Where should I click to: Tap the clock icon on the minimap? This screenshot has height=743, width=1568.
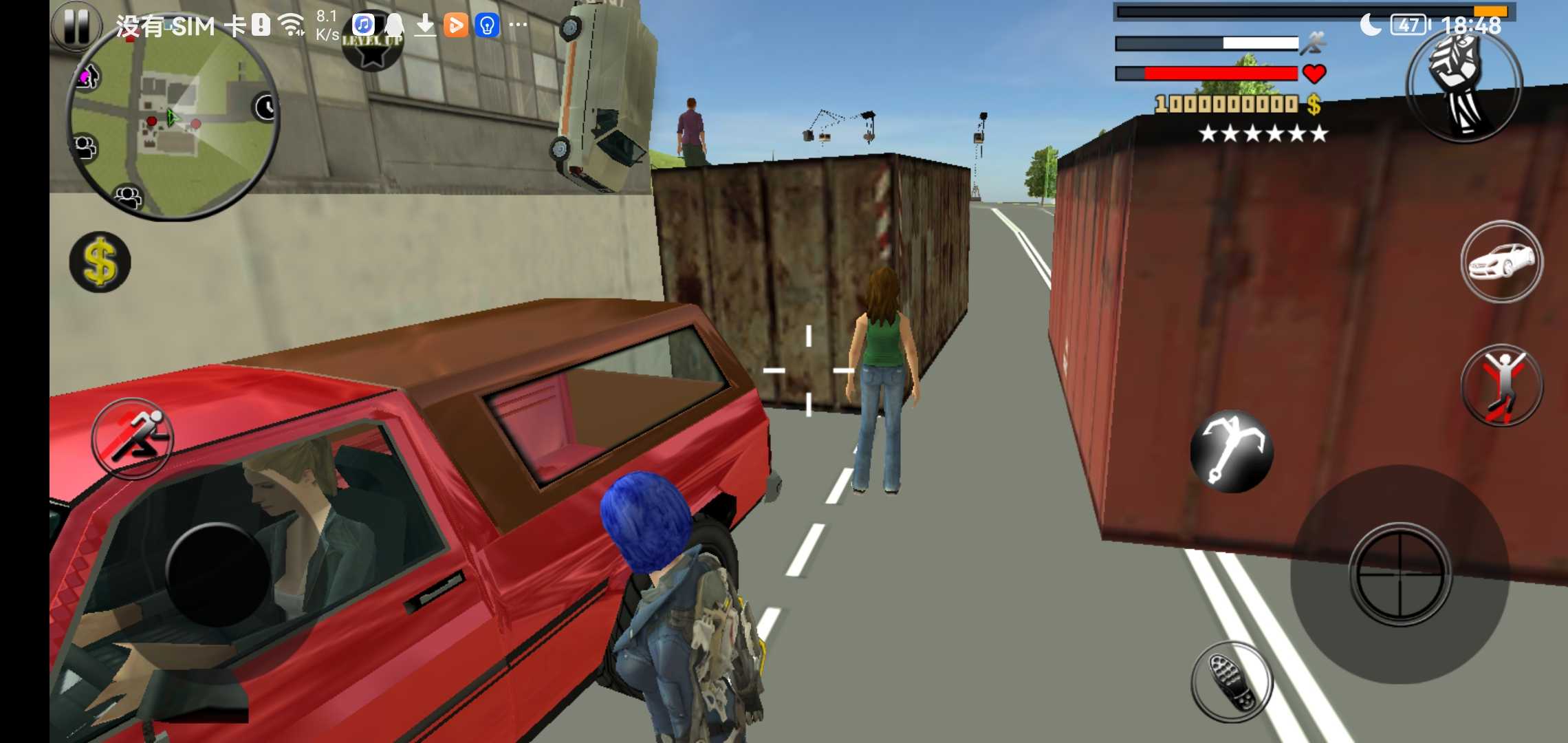coord(265,107)
